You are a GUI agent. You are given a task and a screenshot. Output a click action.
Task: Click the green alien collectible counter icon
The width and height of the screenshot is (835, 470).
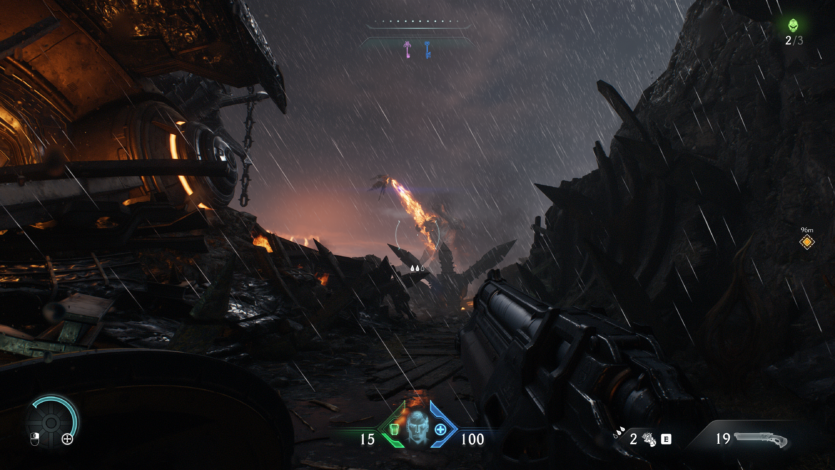click(x=793, y=25)
